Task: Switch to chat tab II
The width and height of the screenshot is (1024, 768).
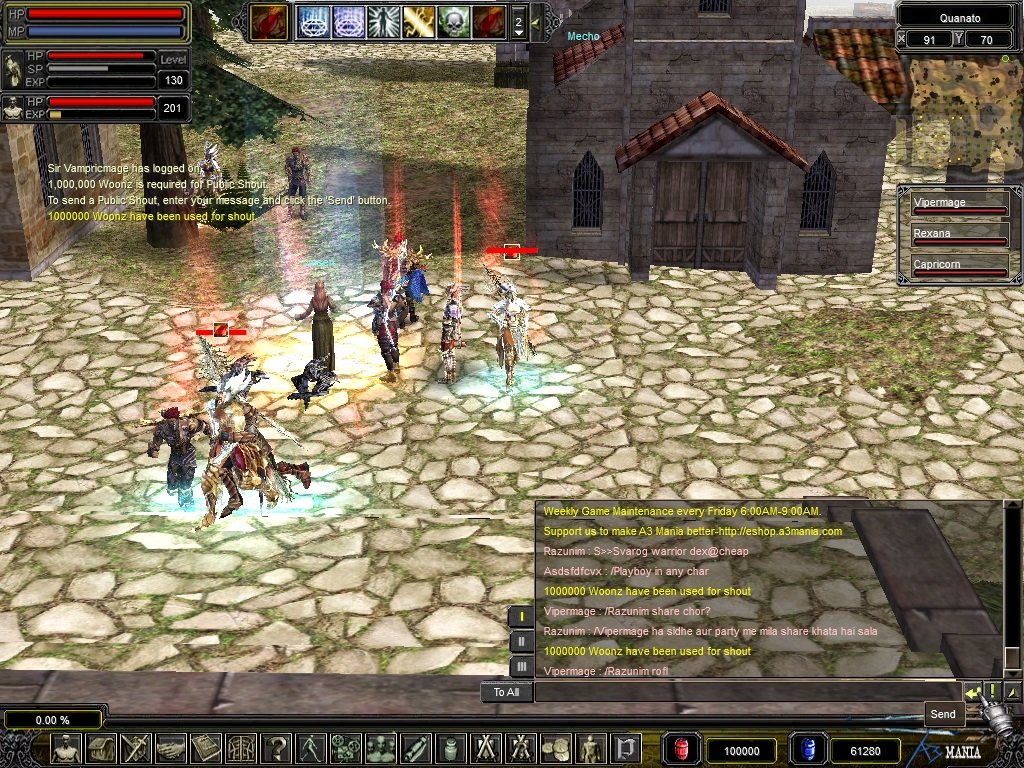Action: click(521, 641)
